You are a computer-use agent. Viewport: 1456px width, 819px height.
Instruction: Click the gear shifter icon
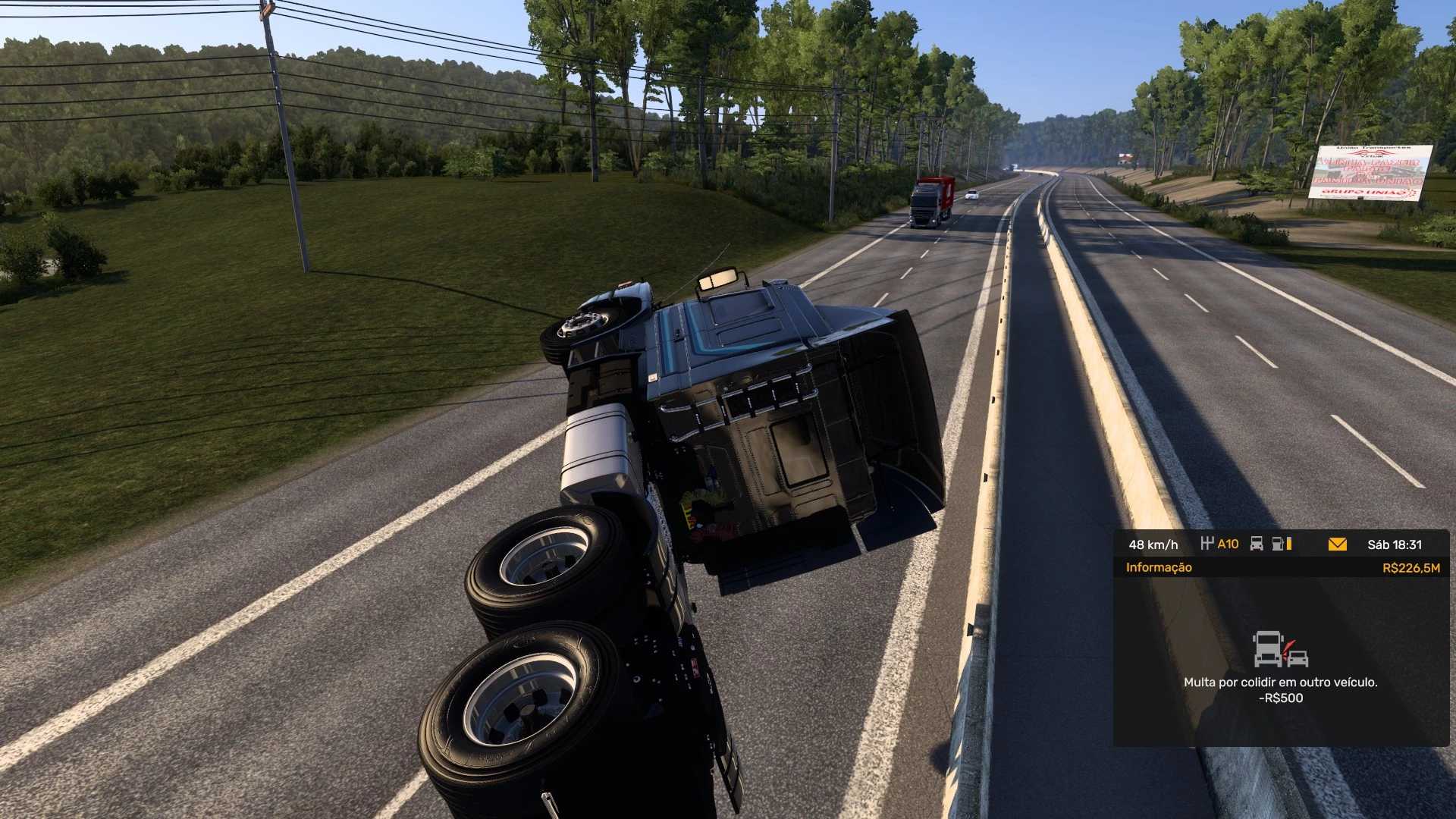coord(1207,544)
